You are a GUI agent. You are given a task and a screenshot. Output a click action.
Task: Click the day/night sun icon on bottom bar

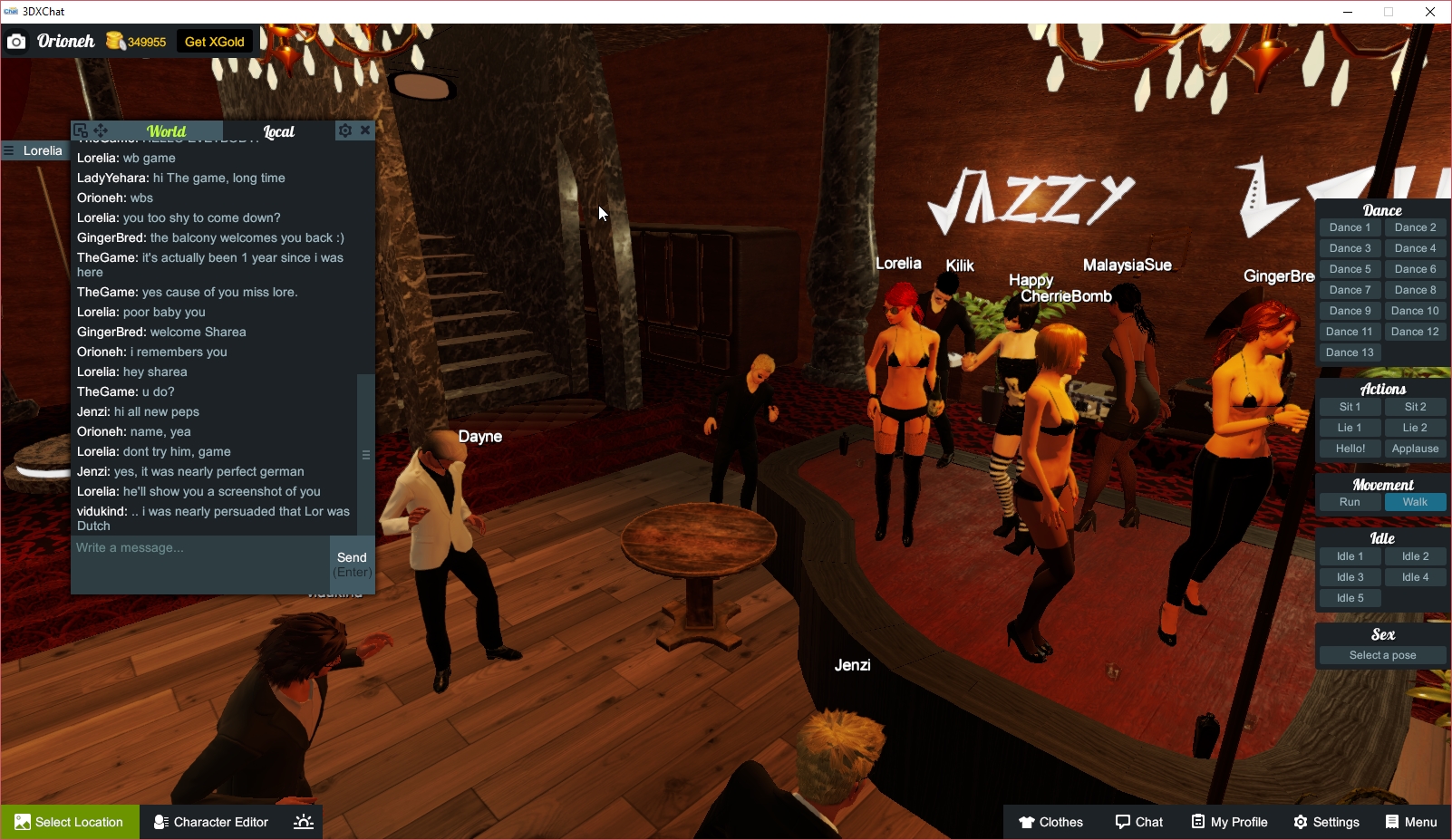click(x=303, y=822)
